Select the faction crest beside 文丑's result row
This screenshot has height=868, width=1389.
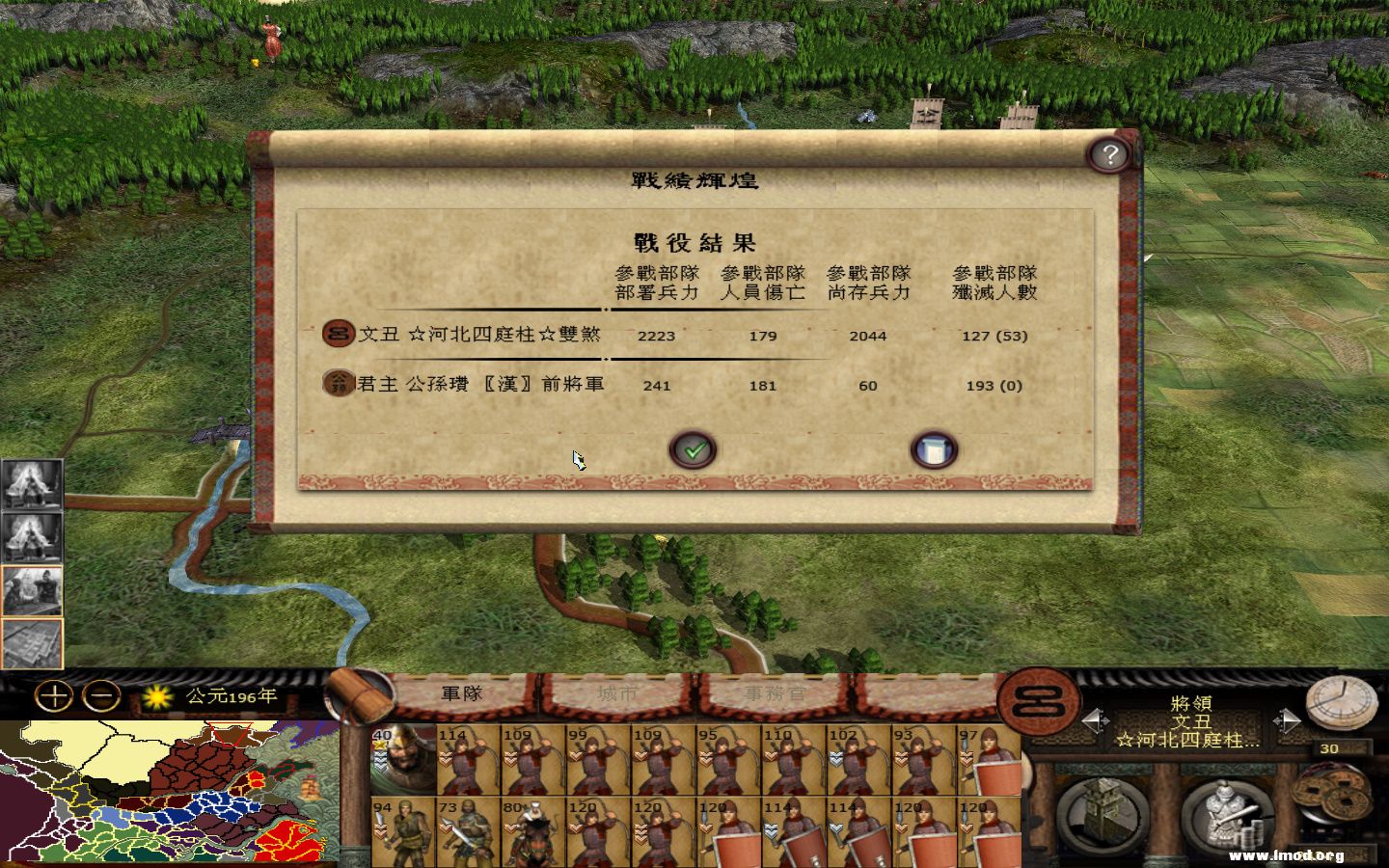[x=337, y=335]
